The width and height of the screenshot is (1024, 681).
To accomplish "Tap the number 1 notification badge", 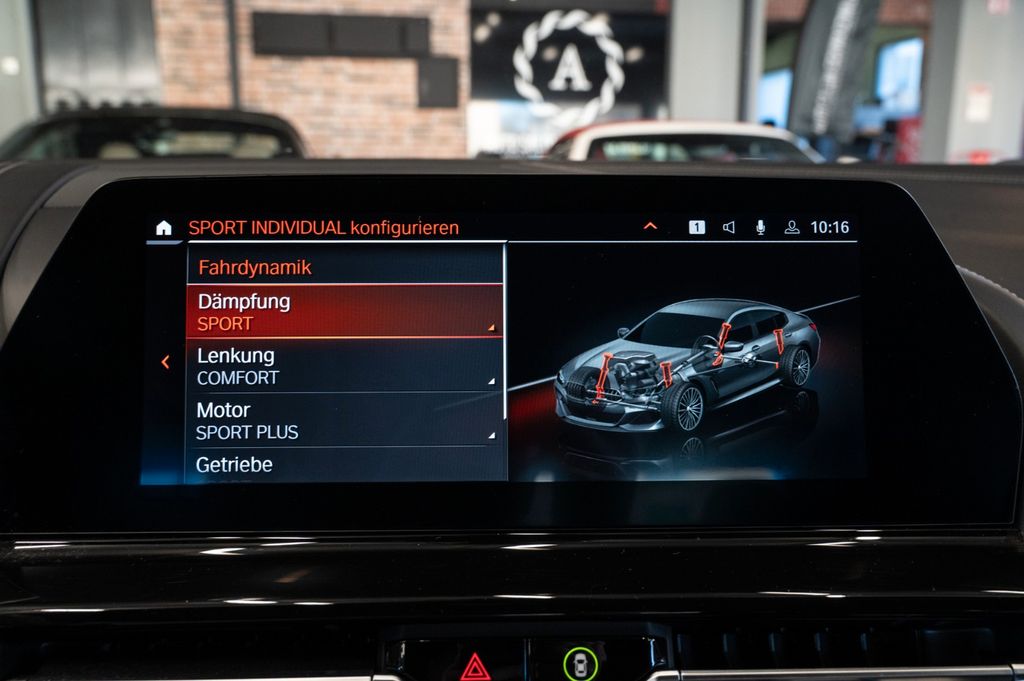I will coord(697,227).
